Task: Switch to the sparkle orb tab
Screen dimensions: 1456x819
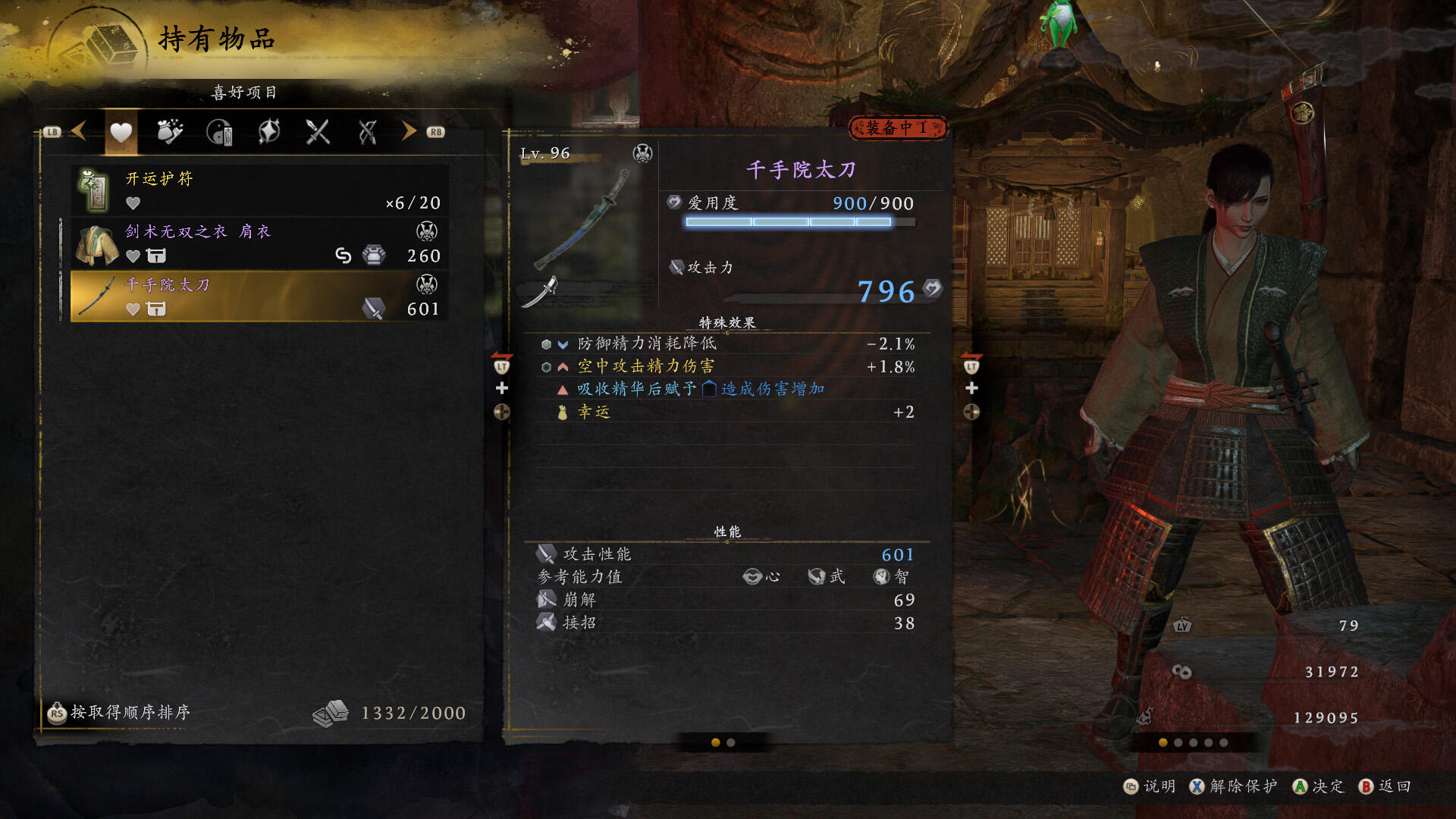Action: coord(269,132)
